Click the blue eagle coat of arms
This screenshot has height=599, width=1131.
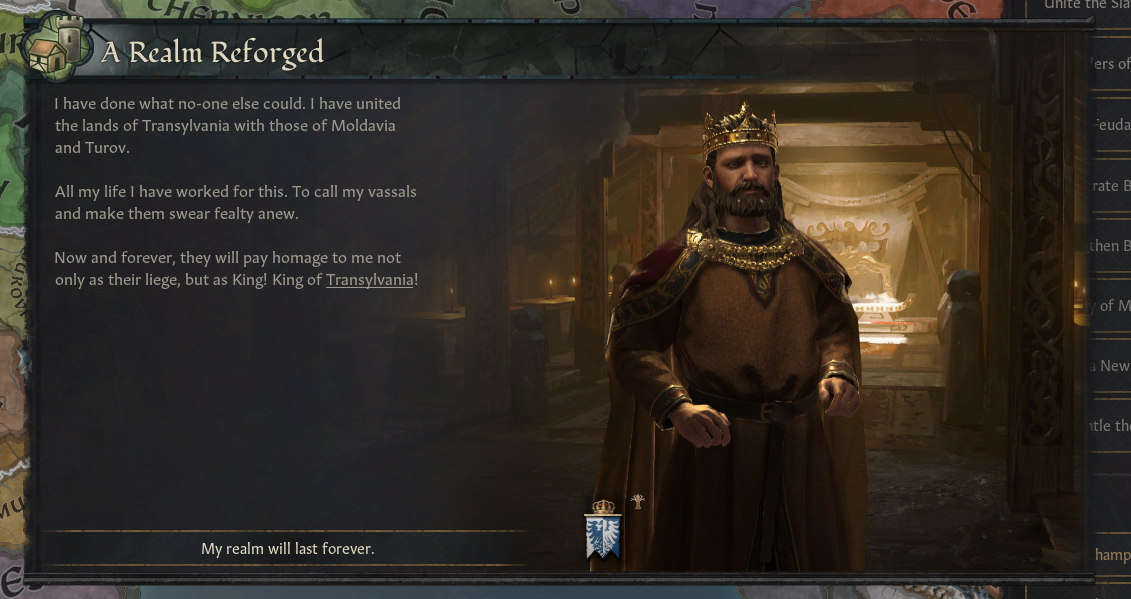pyautogui.click(x=603, y=535)
